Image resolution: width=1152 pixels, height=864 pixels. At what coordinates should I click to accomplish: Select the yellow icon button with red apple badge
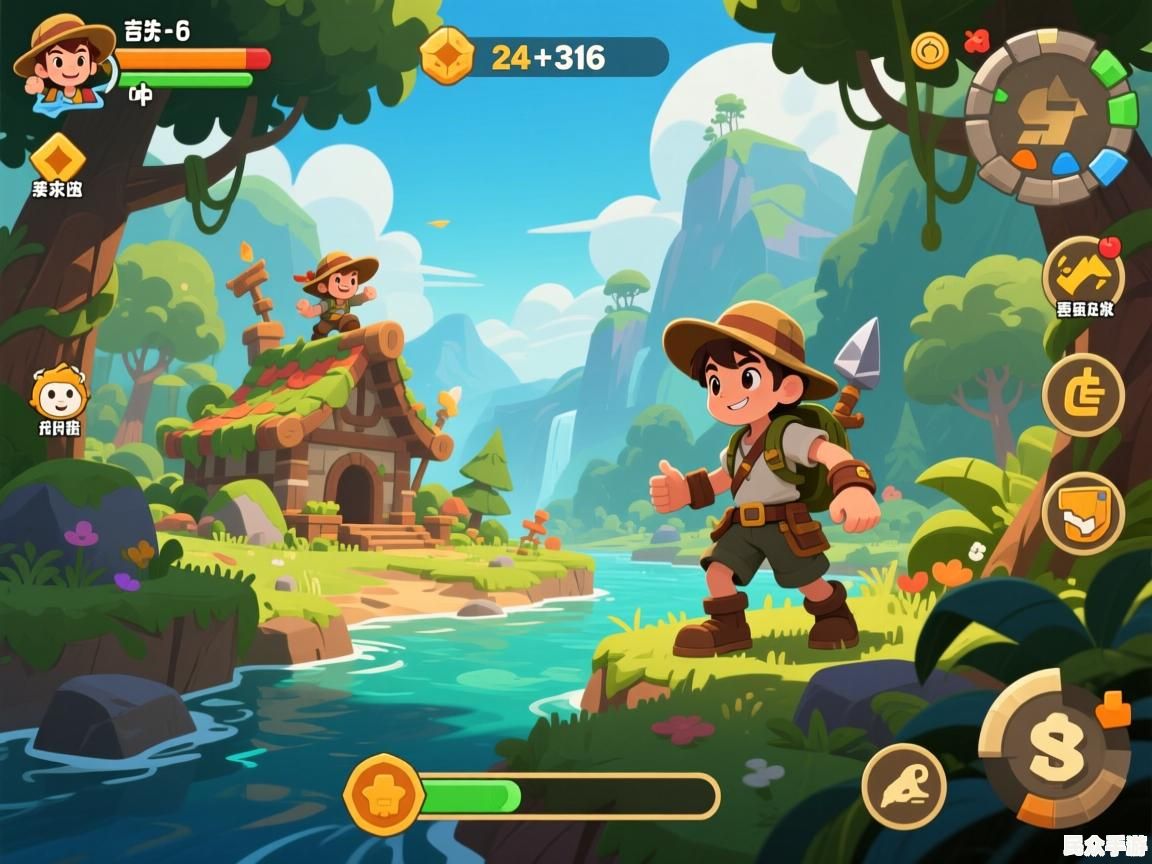[x=1083, y=274]
